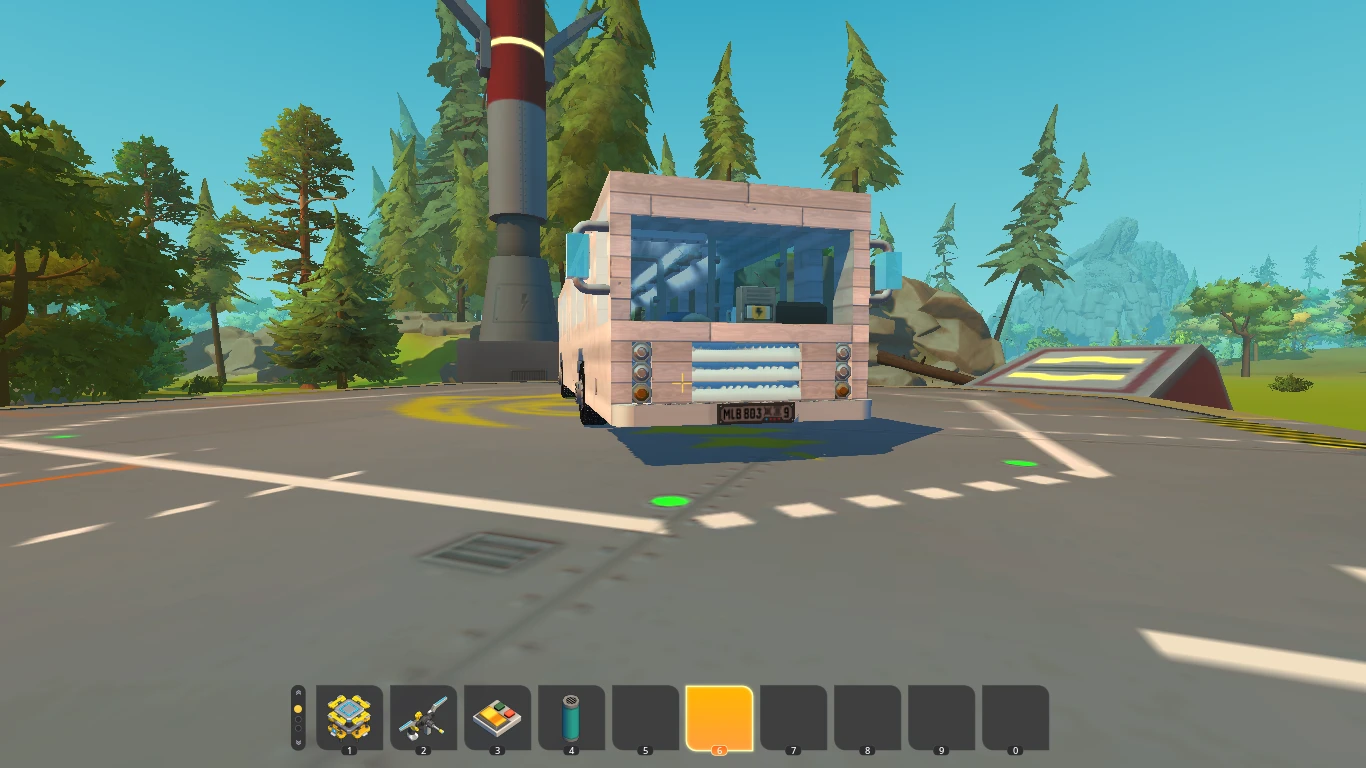Click empty hotbar slot 5
The height and width of the screenshot is (768, 1366).
tap(643, 716)
